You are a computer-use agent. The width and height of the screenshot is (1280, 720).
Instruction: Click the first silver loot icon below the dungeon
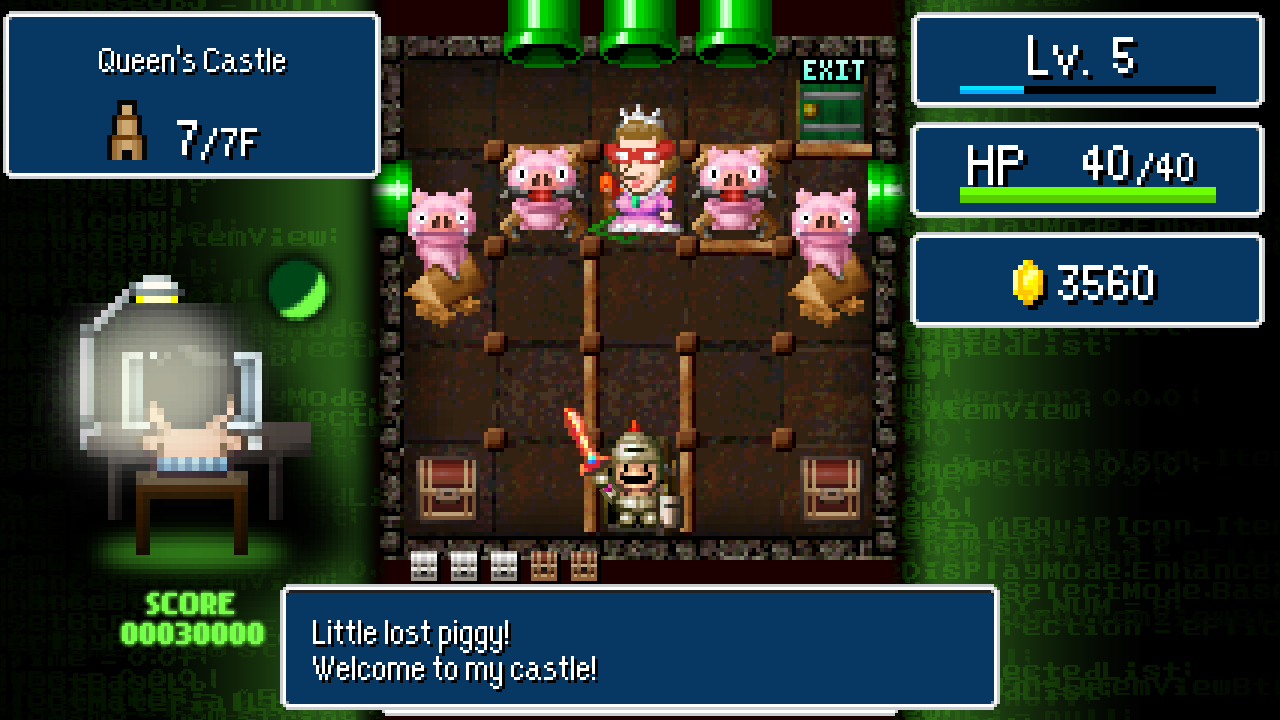click(x=424, y=565)
